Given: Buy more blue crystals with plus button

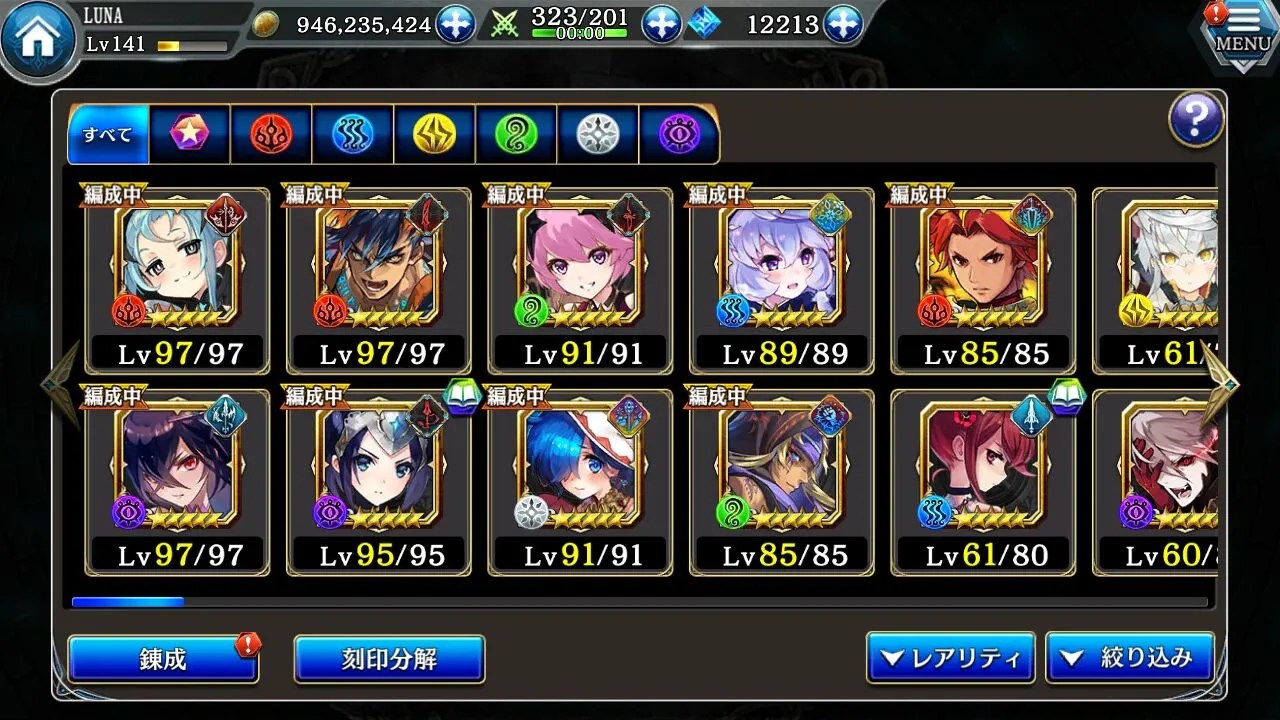Looking at the screenshot, I should pyautogui.click(x=843, y=24).
